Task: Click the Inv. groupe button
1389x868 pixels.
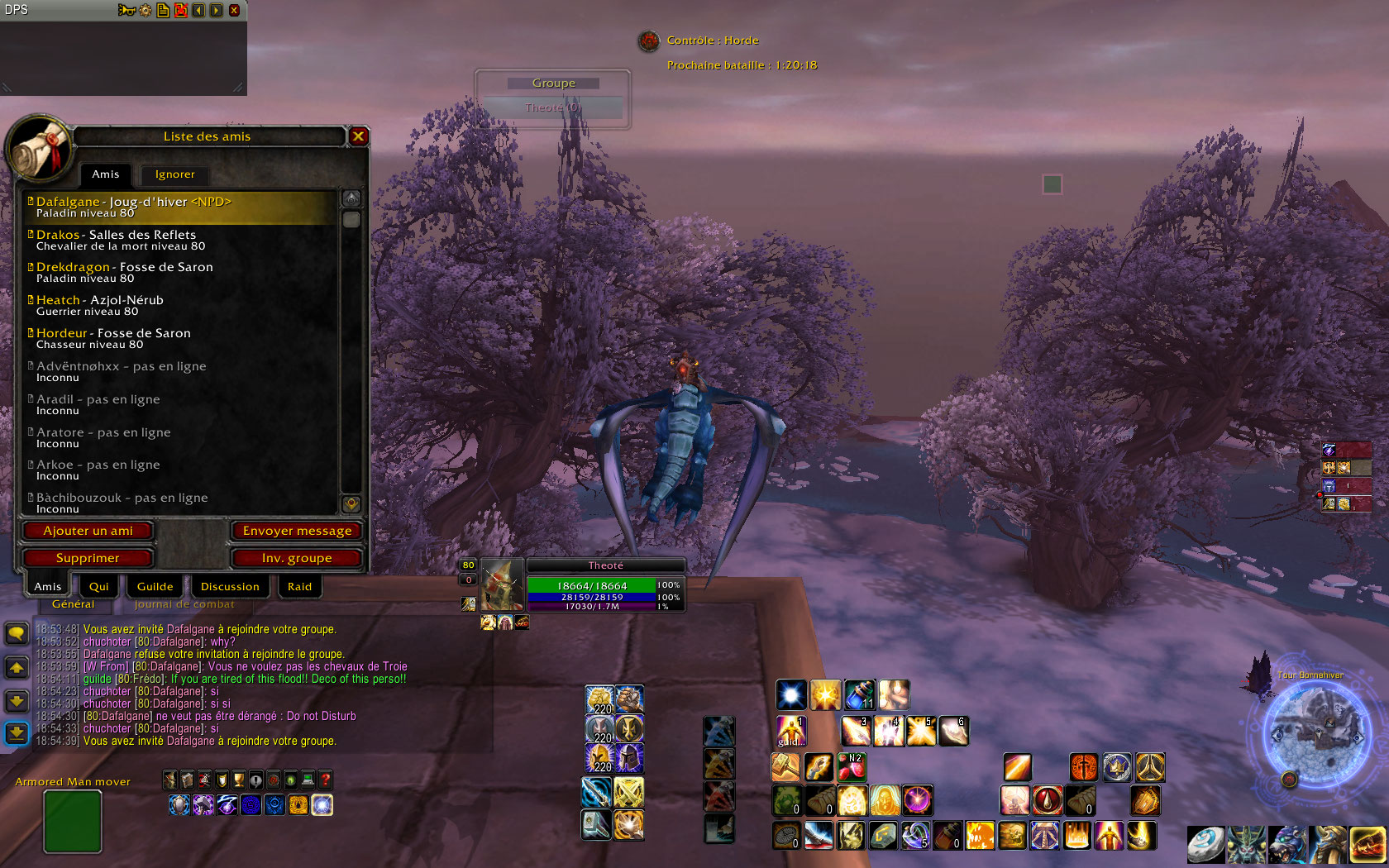Action: [296, 558]
